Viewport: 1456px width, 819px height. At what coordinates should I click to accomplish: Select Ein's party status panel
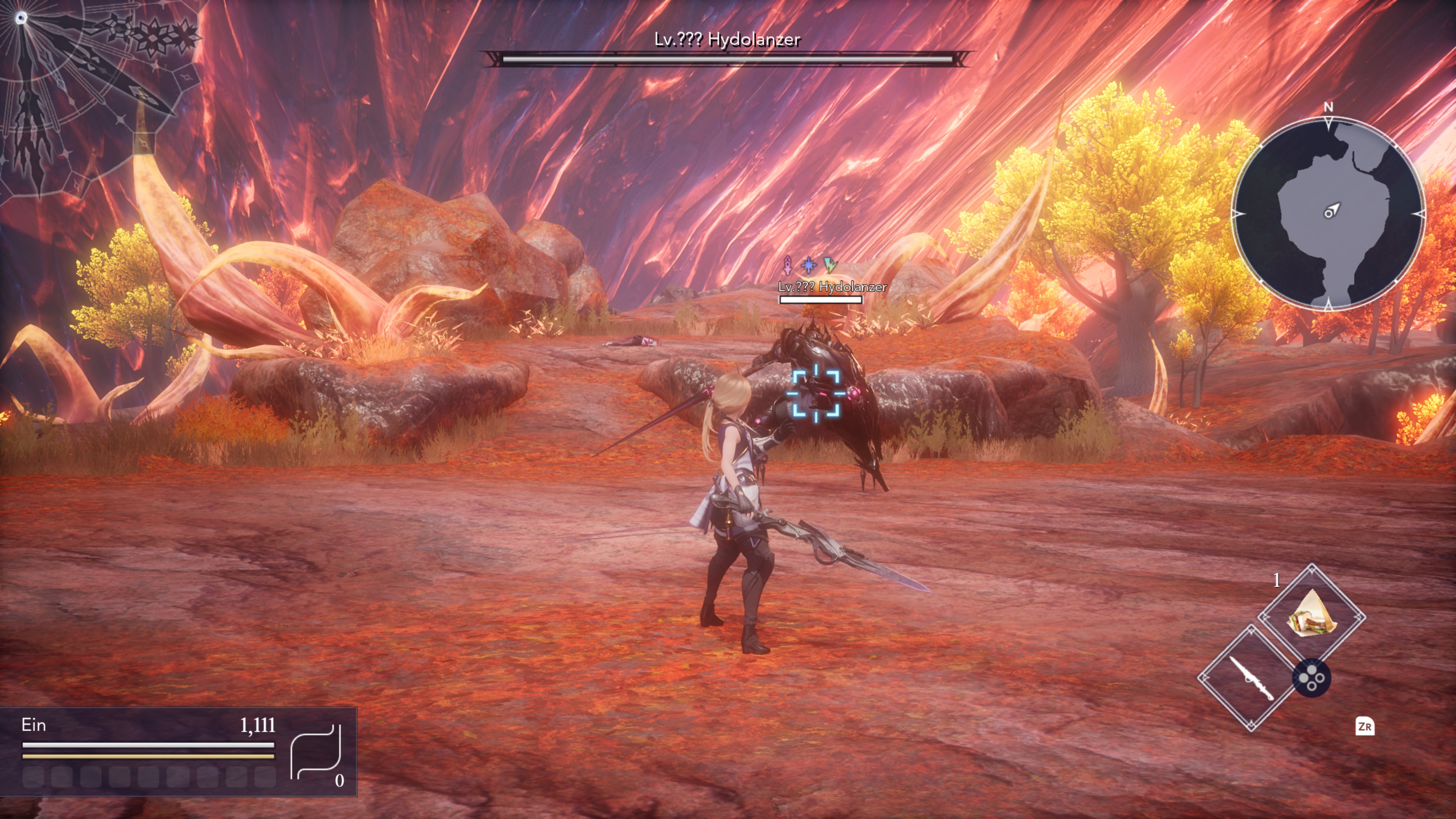[178, 751]
